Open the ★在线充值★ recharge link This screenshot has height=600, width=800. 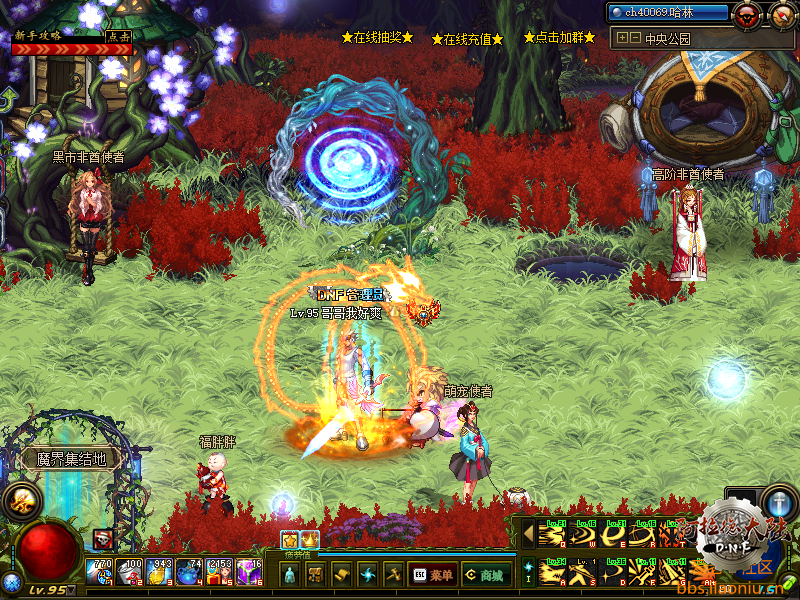pos(467,39)
